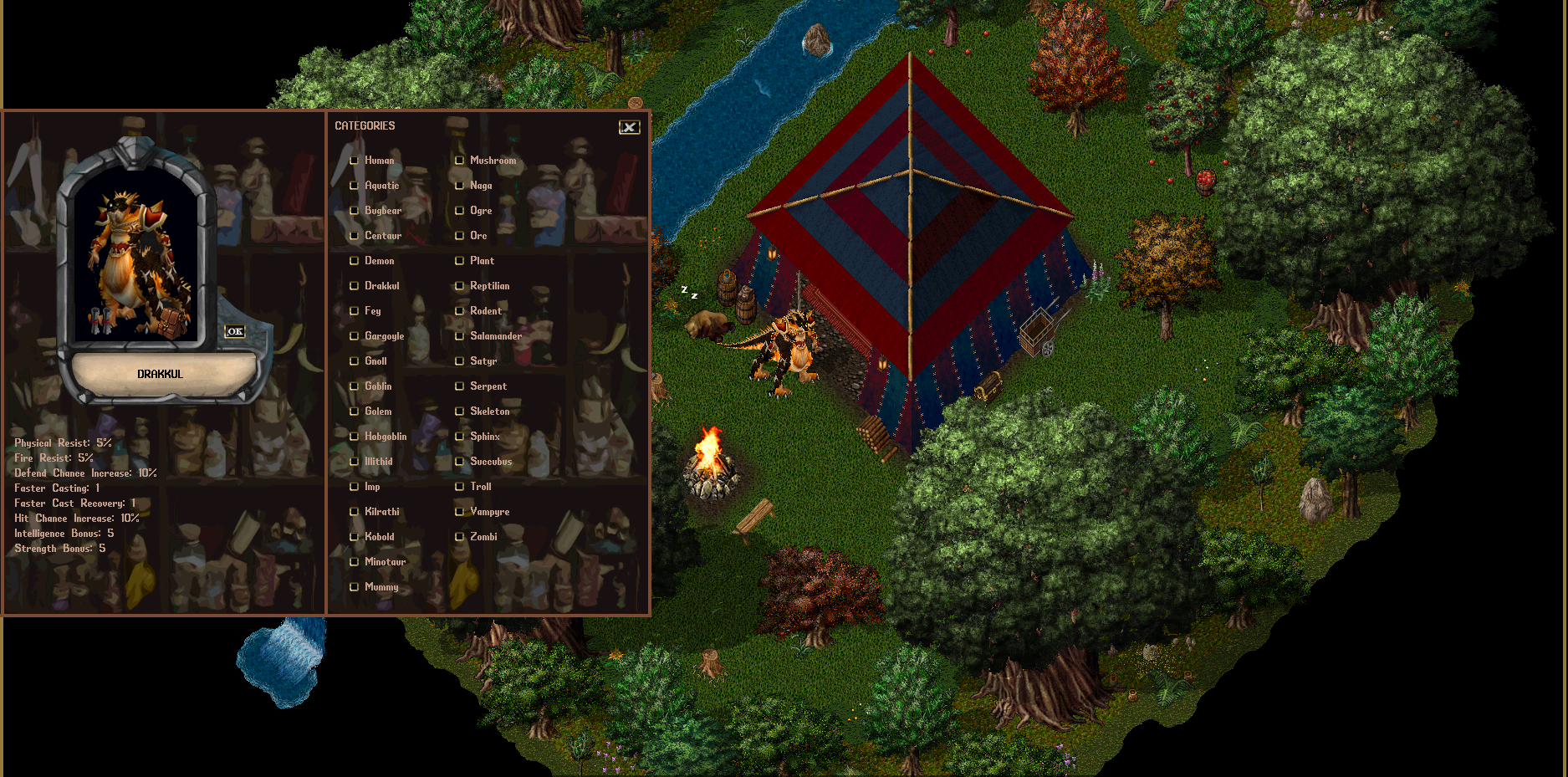Screen dimensions: 1568x777
Task: Toggle the Ogre category
Action: [x=460, y=211]
